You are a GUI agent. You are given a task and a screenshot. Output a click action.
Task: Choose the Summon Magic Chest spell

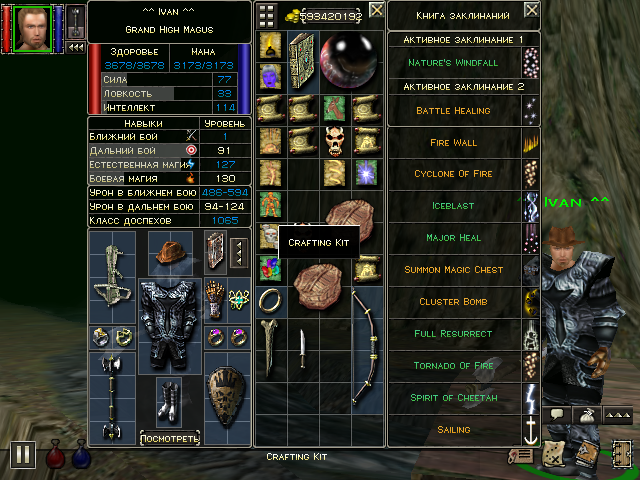(453, 270)
